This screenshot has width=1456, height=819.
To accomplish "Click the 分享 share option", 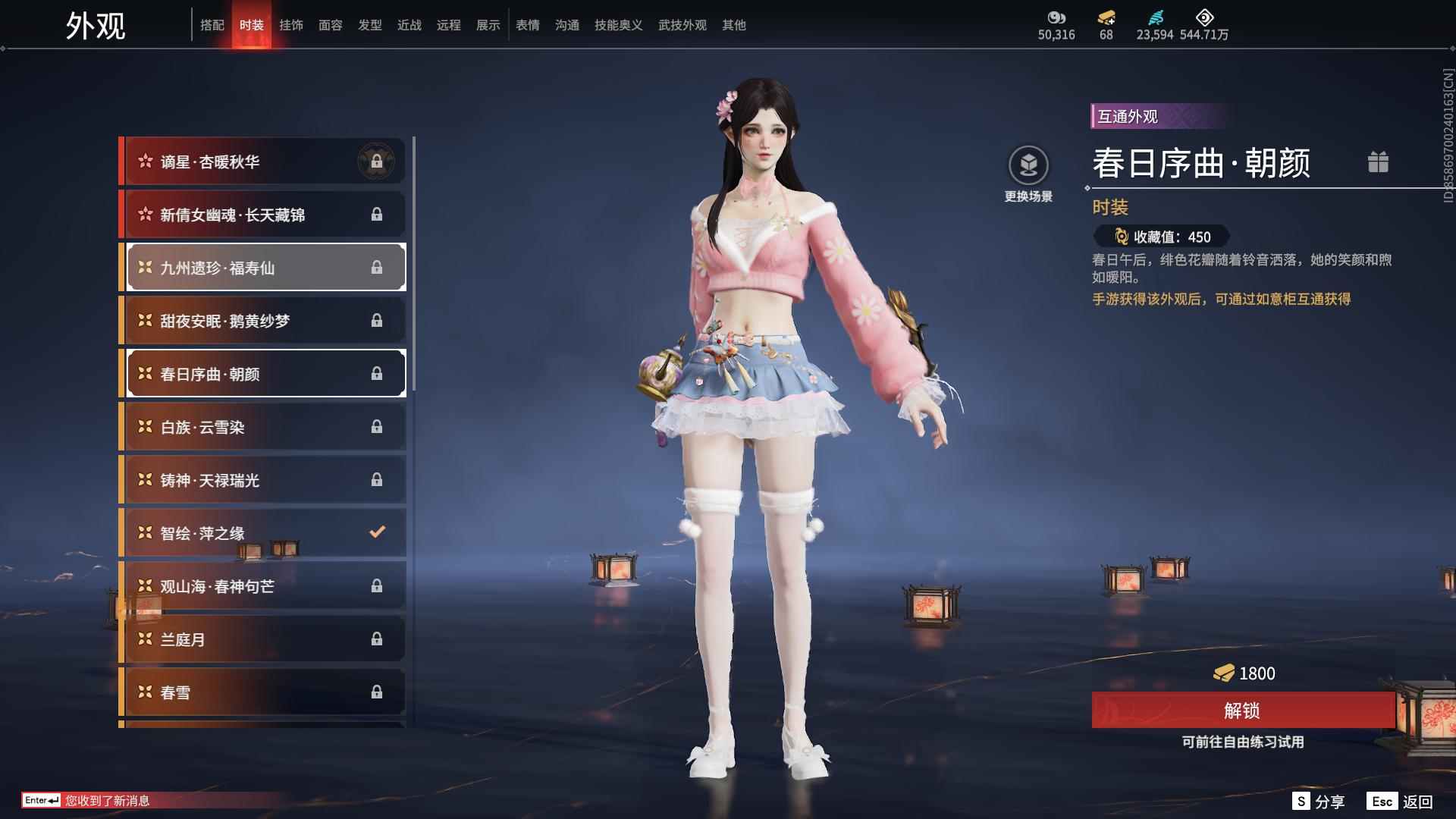I will [x=1329, y=800].
